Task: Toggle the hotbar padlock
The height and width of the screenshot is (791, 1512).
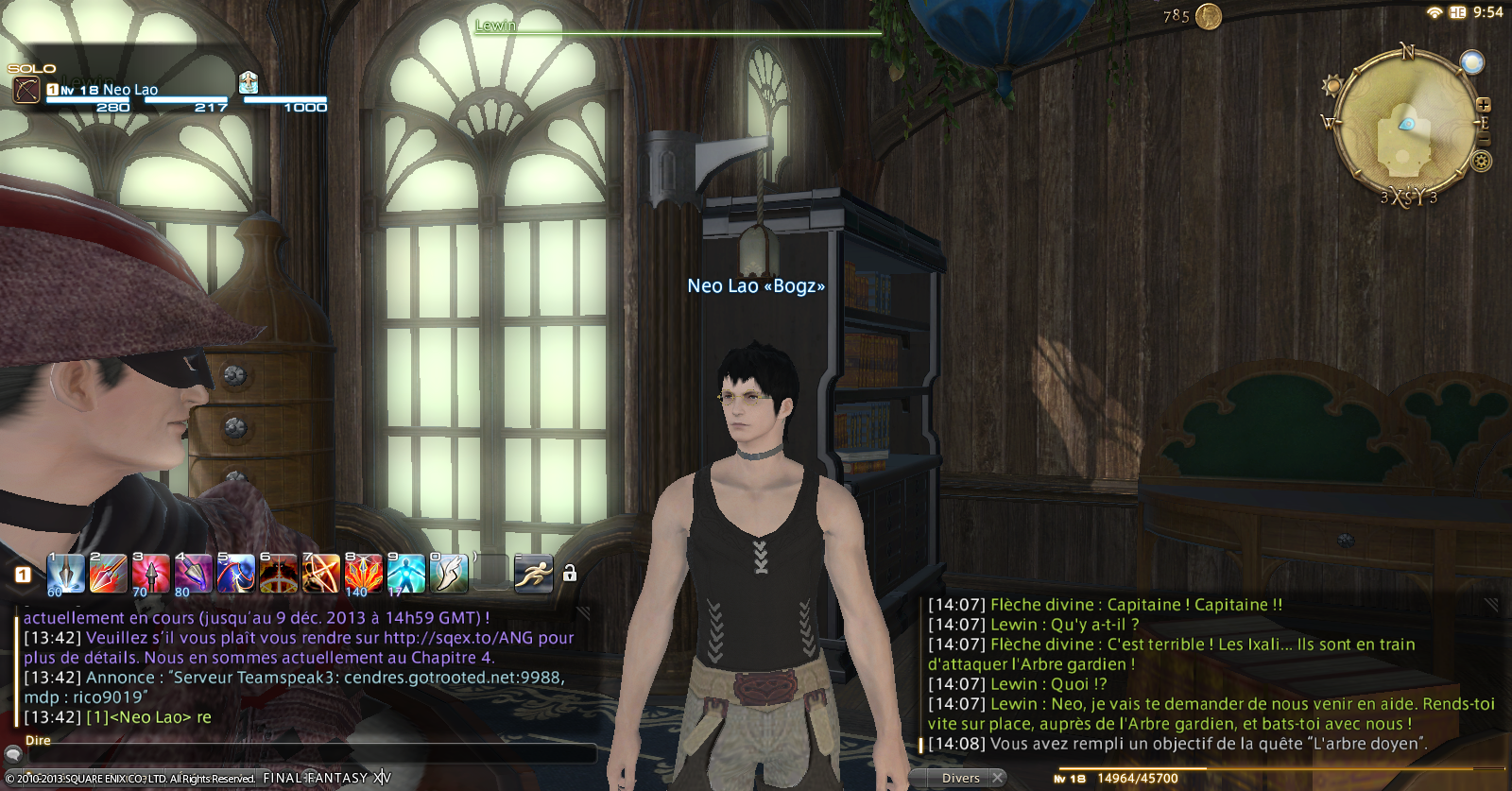Action: [x=570, y=574]
